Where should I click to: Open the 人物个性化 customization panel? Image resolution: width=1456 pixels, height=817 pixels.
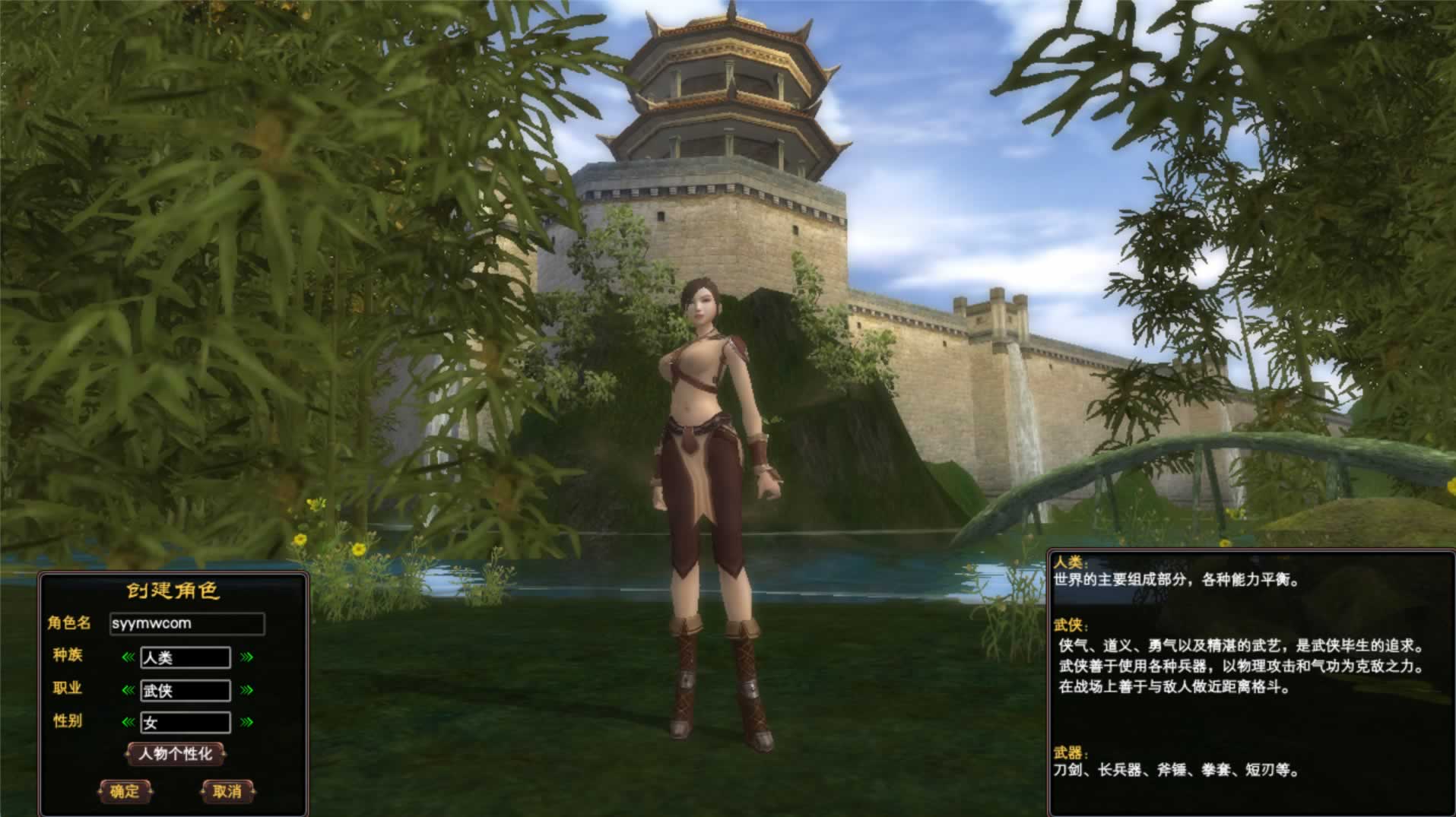[x=176, y=754]
